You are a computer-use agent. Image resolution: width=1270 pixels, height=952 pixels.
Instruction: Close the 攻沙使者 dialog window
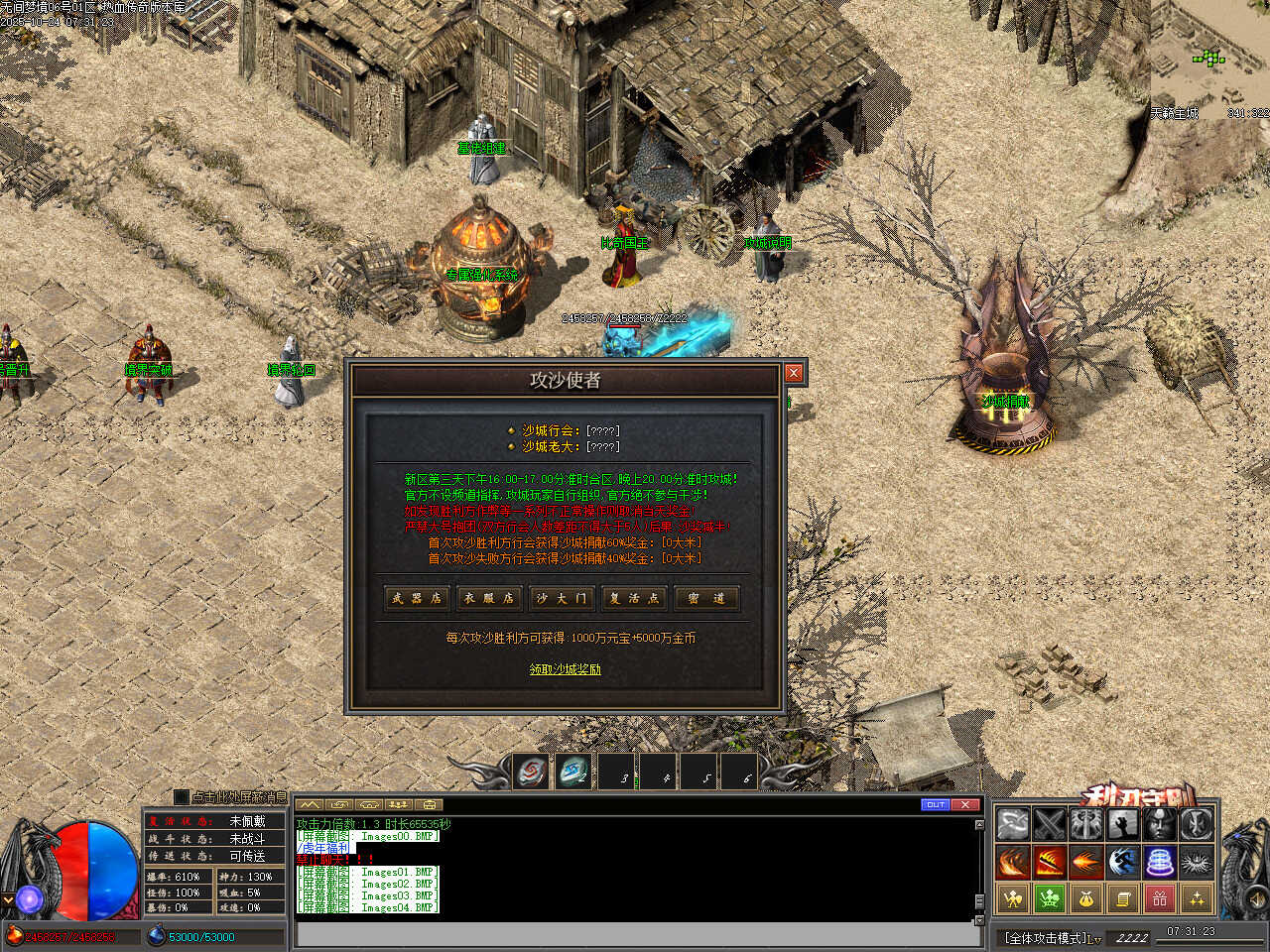(794, 373)
